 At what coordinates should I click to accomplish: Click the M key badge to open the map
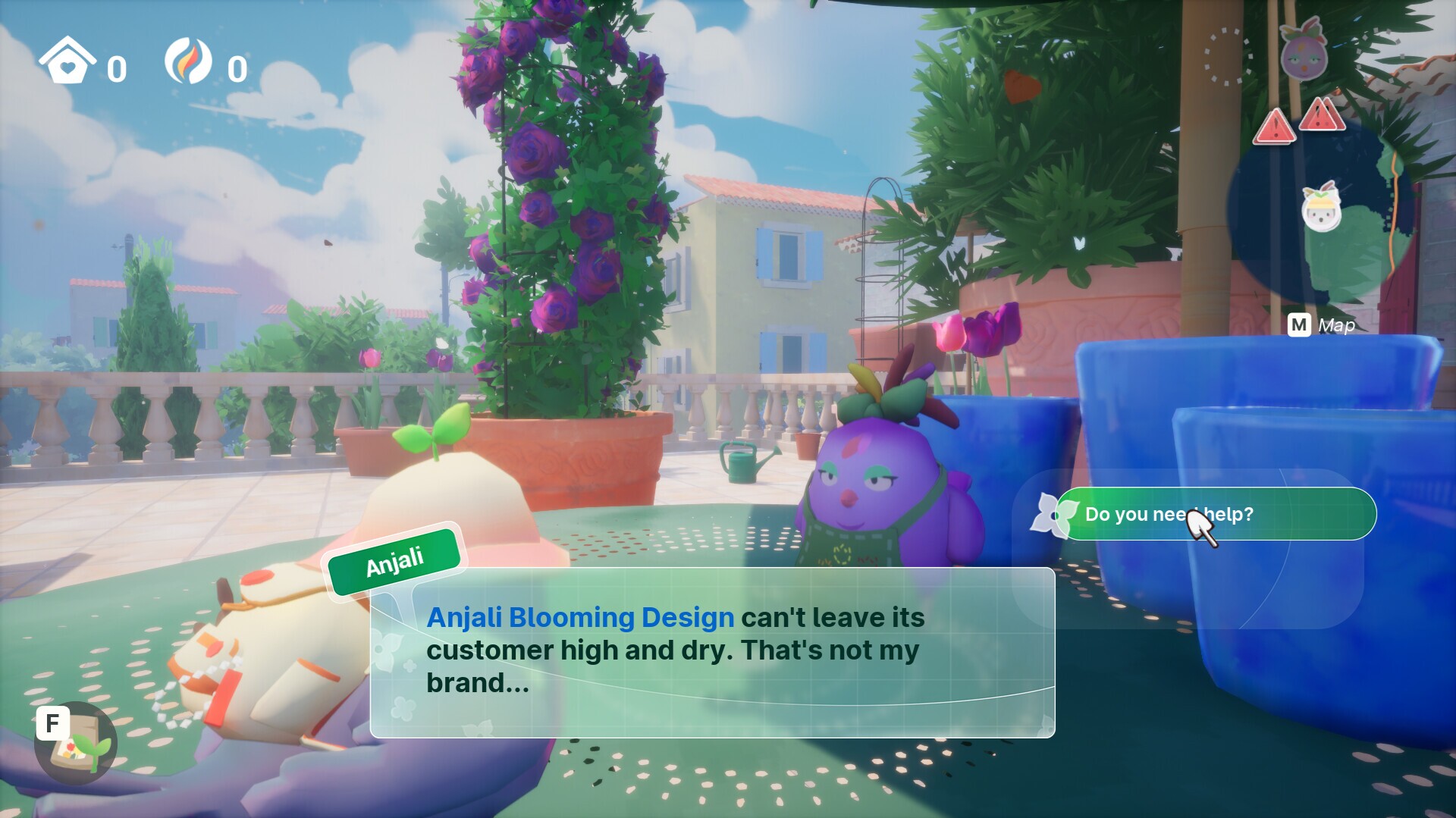(1300, 326)
